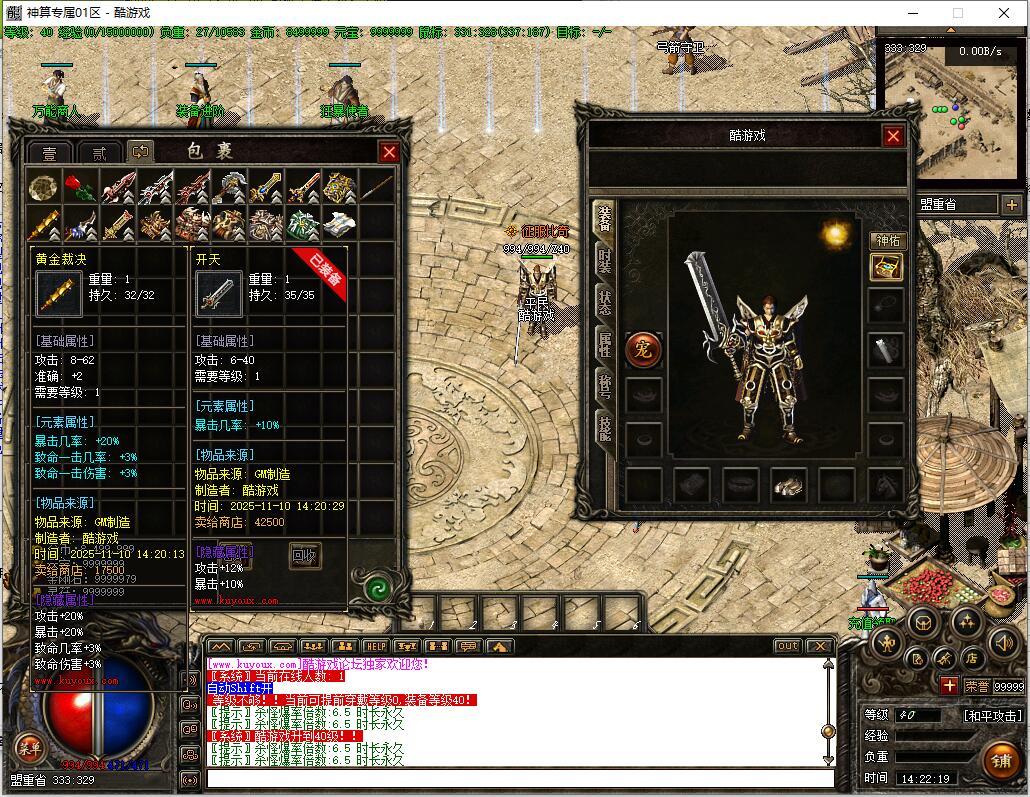Viewport: 1030px width, 797px height.
Task: Close the 酷游戏 character panel
Action: 893,136
